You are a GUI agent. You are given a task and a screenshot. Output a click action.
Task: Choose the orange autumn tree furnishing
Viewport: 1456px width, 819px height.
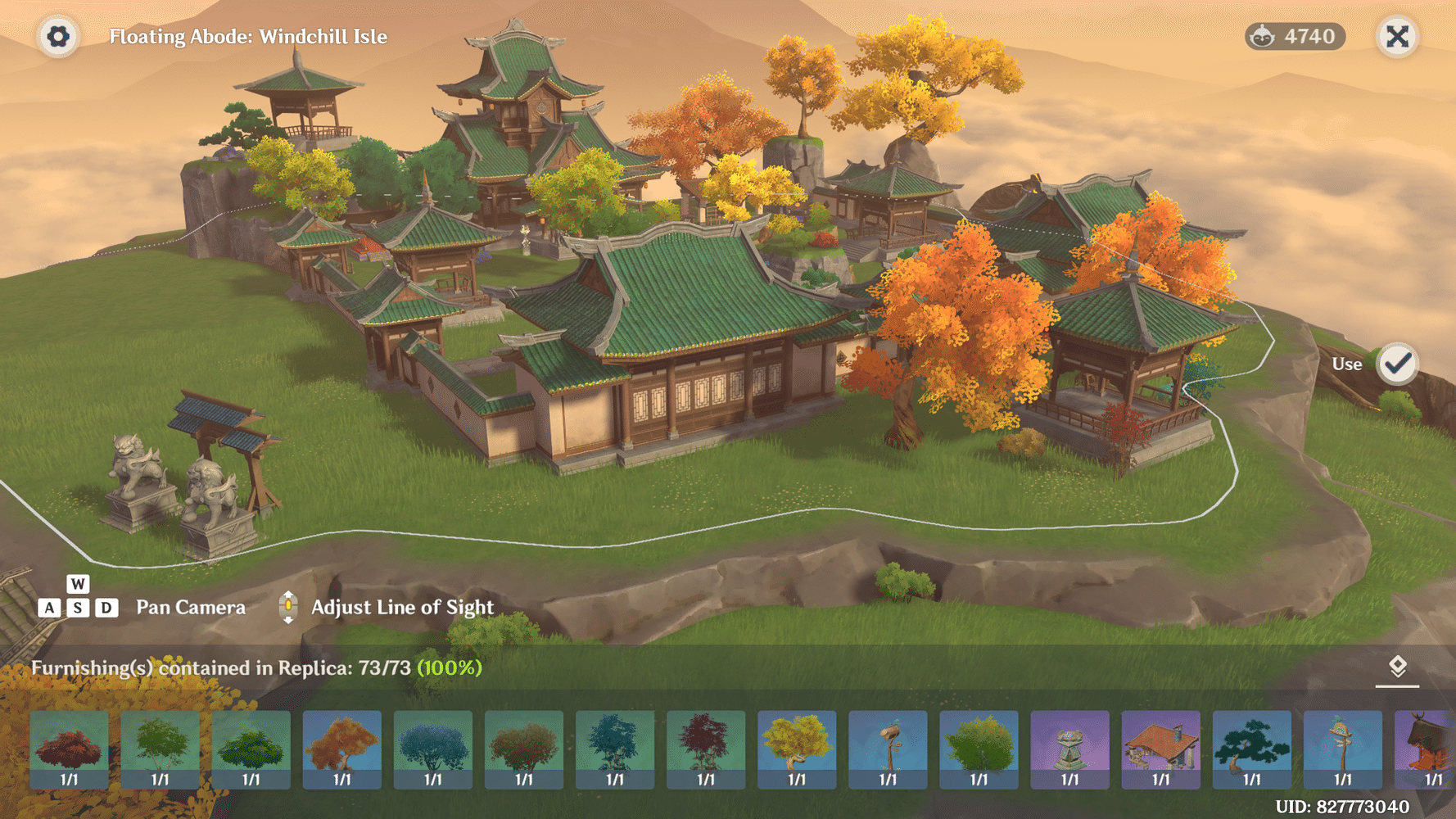pyautogui.click(x=341, y=749)
